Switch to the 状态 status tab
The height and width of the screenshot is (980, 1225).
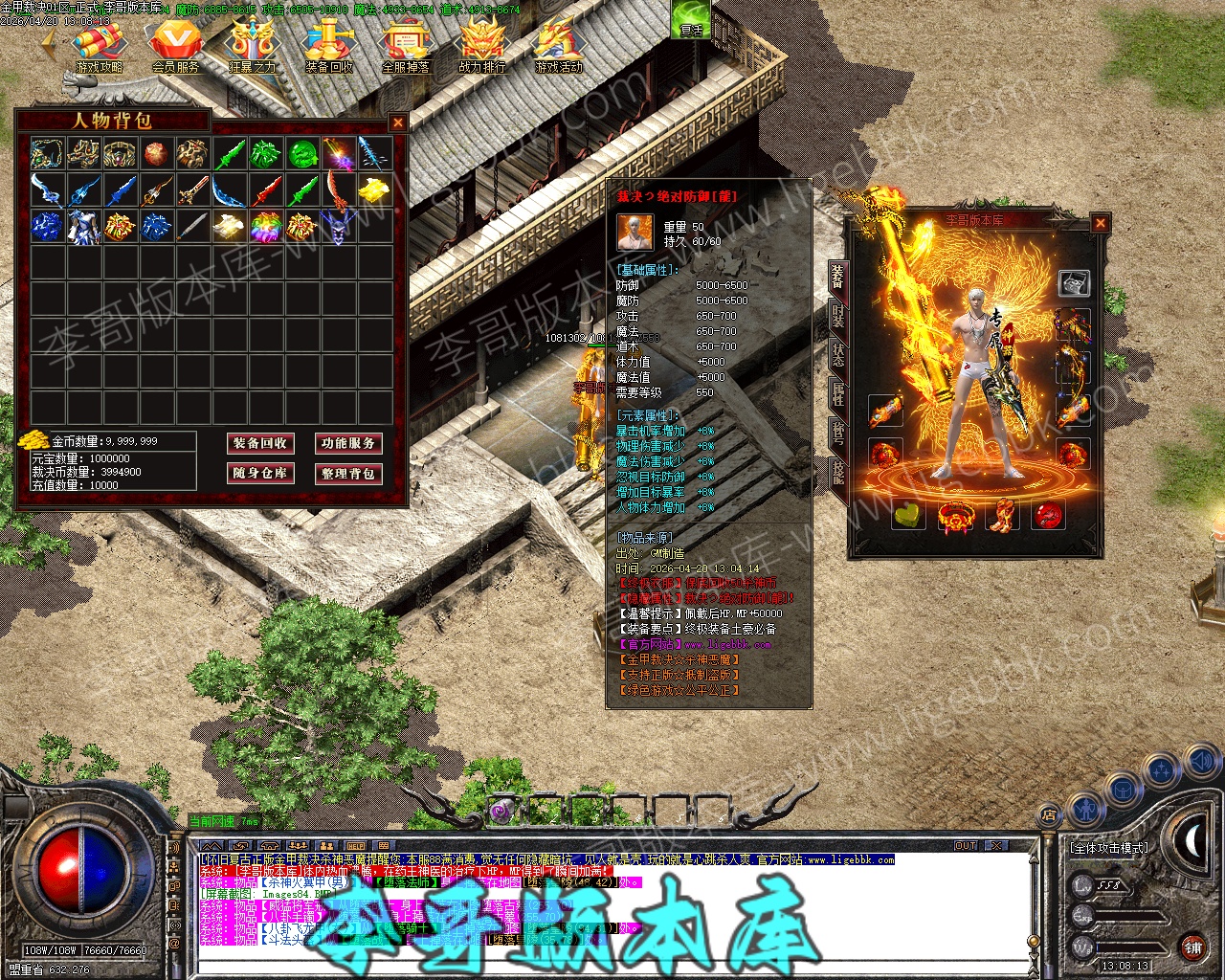tap(837, 355)
